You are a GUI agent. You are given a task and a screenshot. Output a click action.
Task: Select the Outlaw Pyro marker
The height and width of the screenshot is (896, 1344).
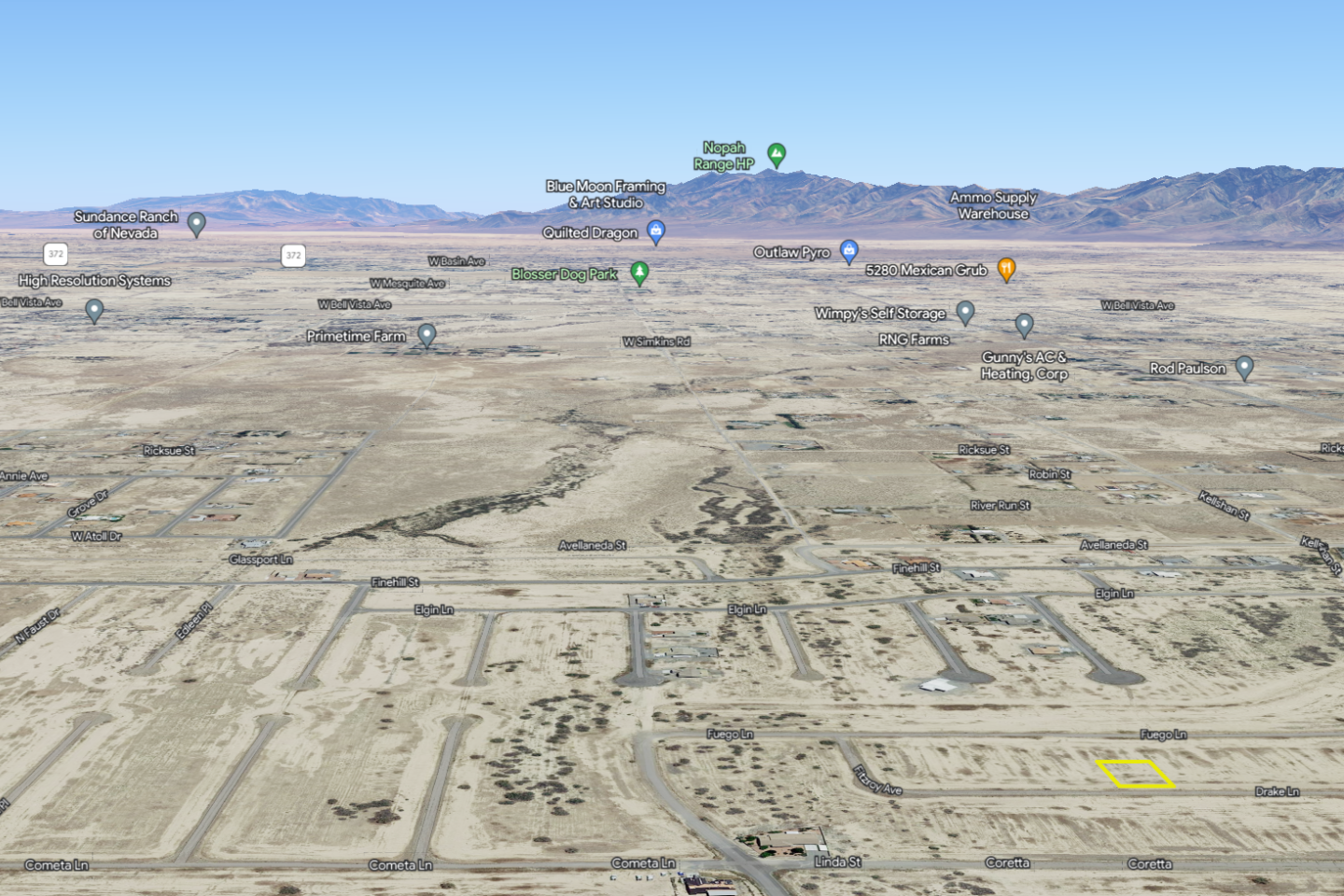(849, 251)
